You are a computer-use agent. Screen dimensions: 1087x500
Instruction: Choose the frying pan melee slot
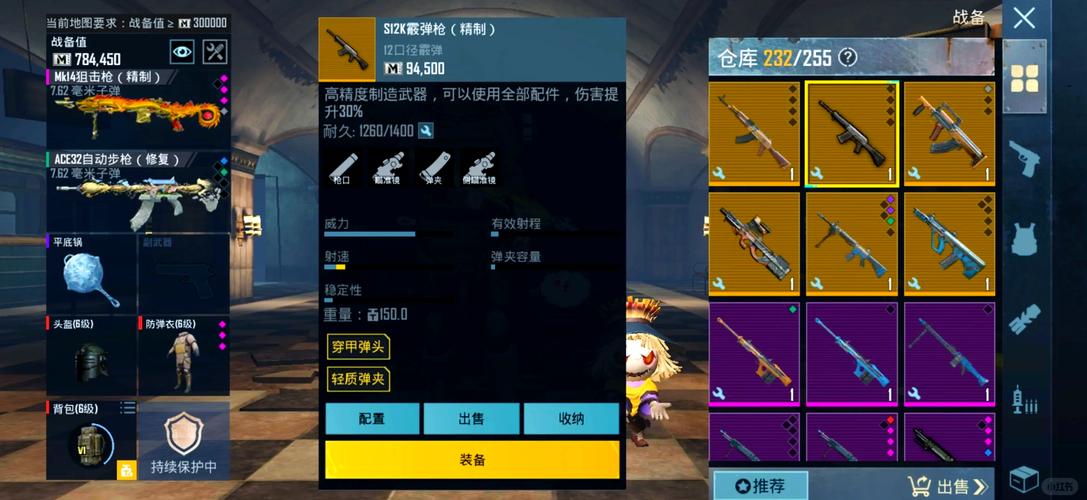[88, 272]
